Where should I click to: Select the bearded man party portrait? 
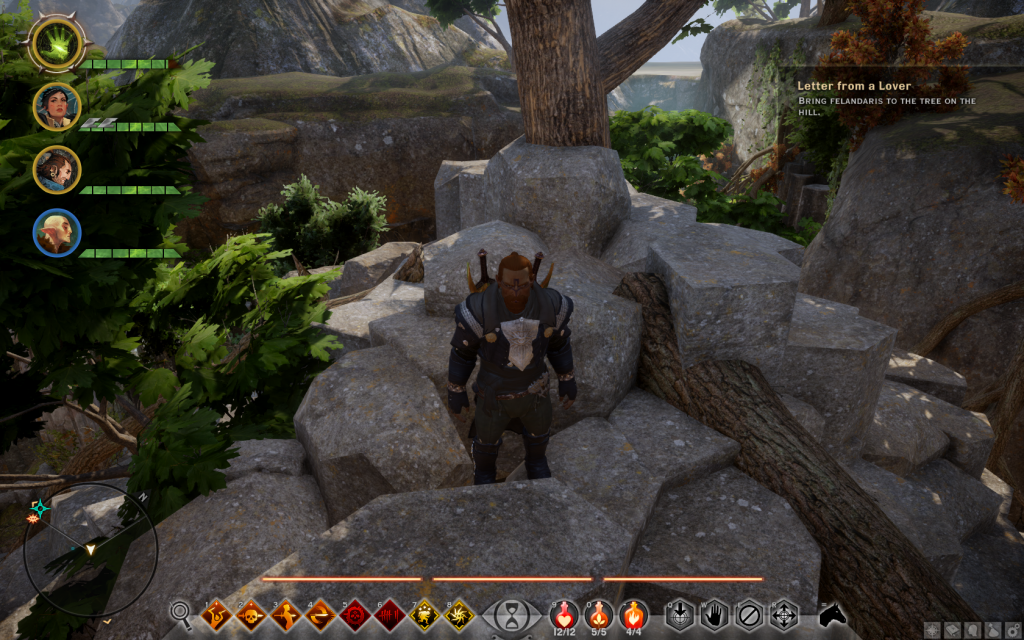click(56, 169)
